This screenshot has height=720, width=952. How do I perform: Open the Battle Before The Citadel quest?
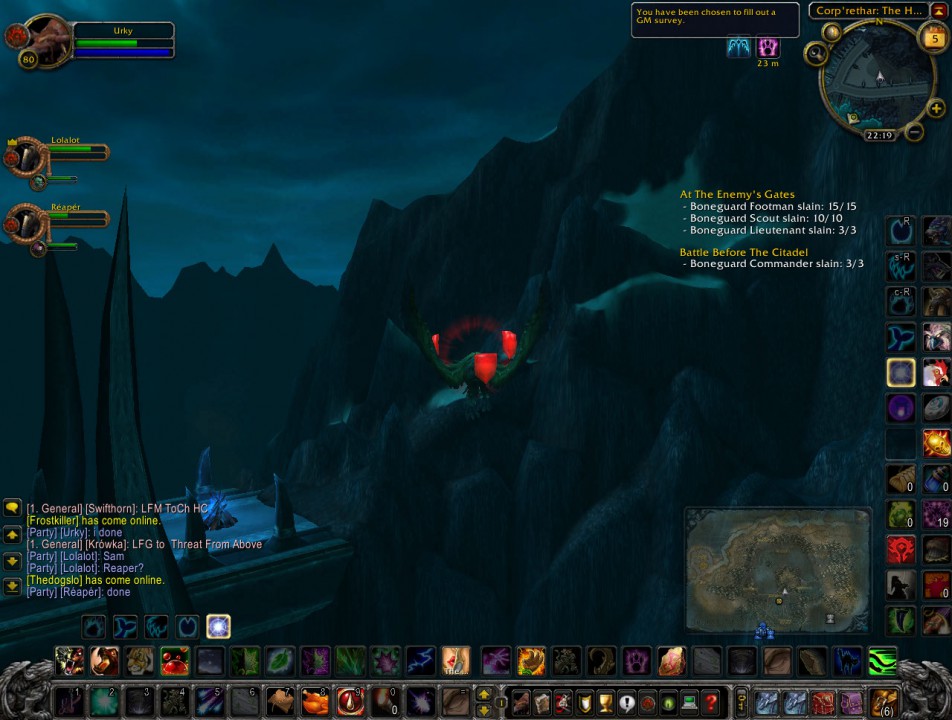click(x=744, y=252)
